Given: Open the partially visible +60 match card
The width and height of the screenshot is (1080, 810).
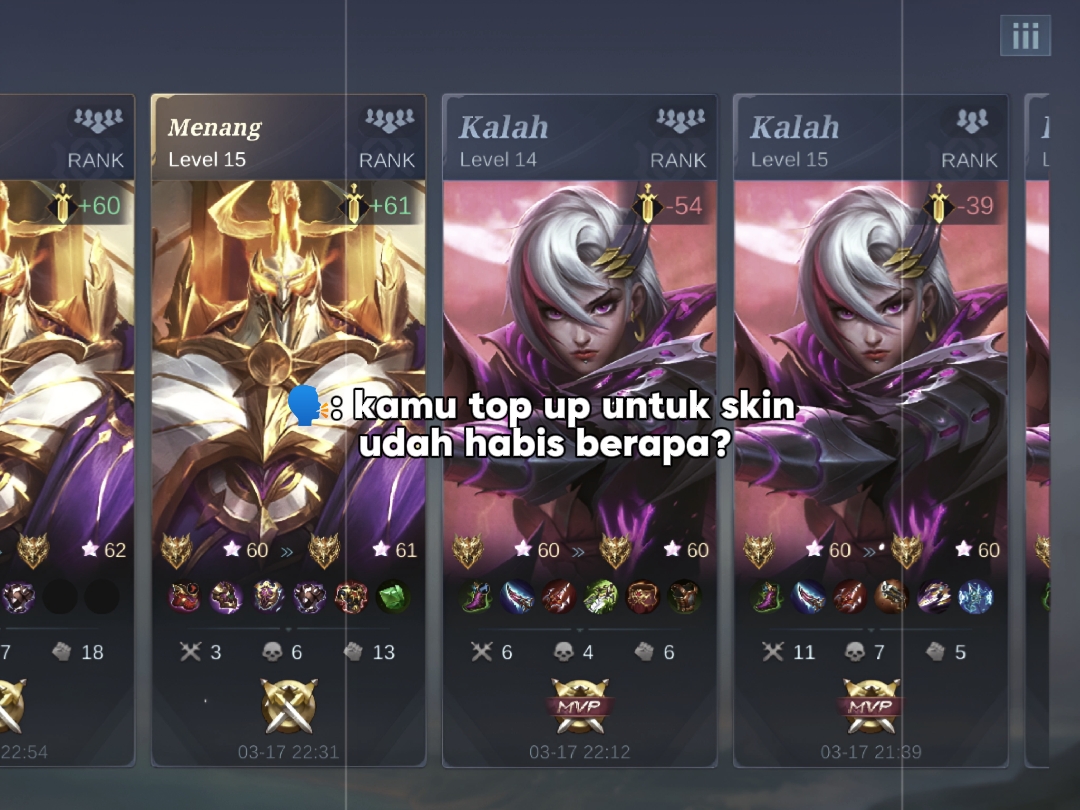Looking at the screenshot, I should pyautogui.click(x=67, y=430).
